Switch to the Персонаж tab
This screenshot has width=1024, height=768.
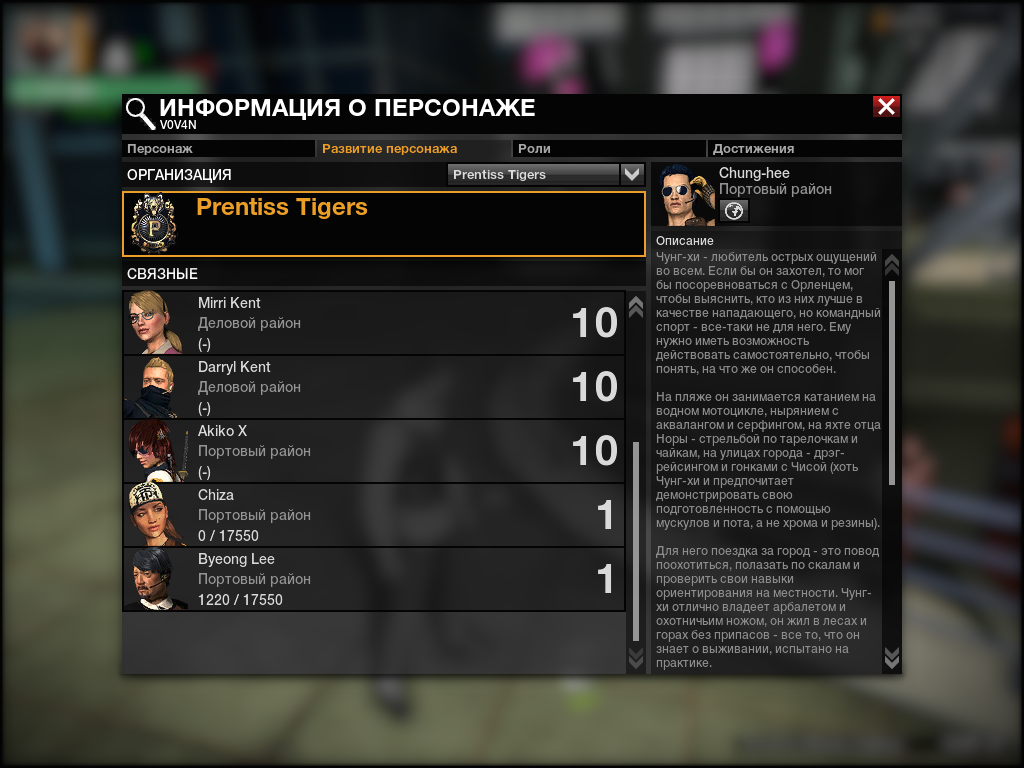pyautogui.click(x=218, y=148)
